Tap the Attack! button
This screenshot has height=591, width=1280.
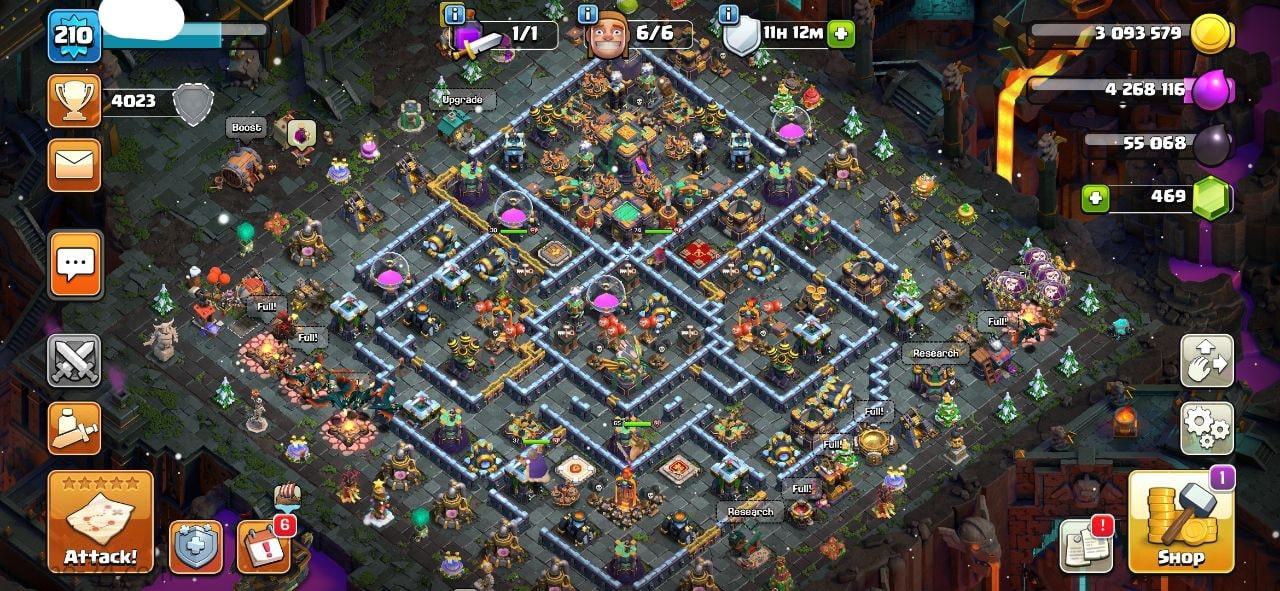100,521
